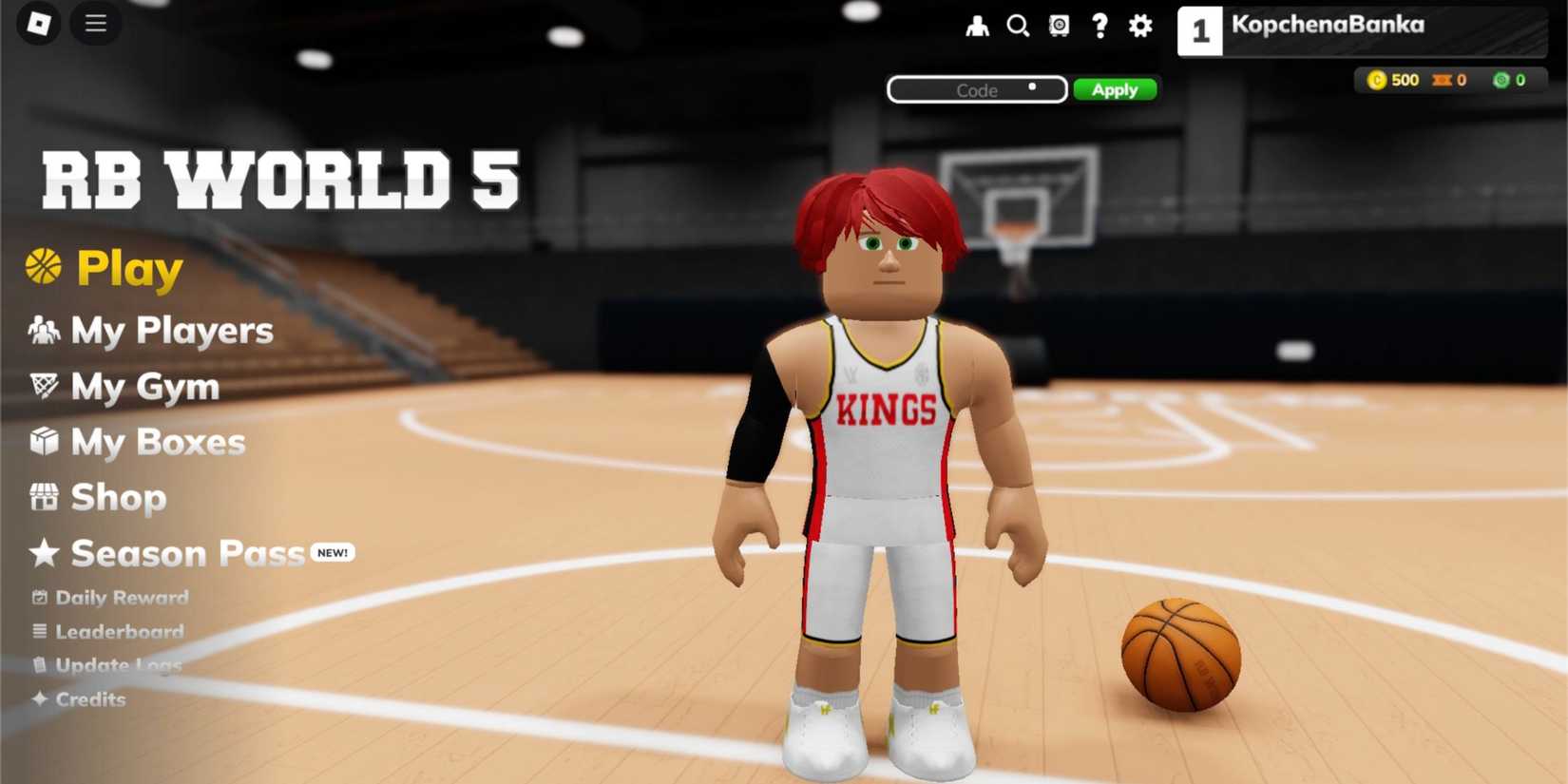Screen dimensions: 1568x784
Task: Open the avatar customization icon
Action: [x=979, y=27]
